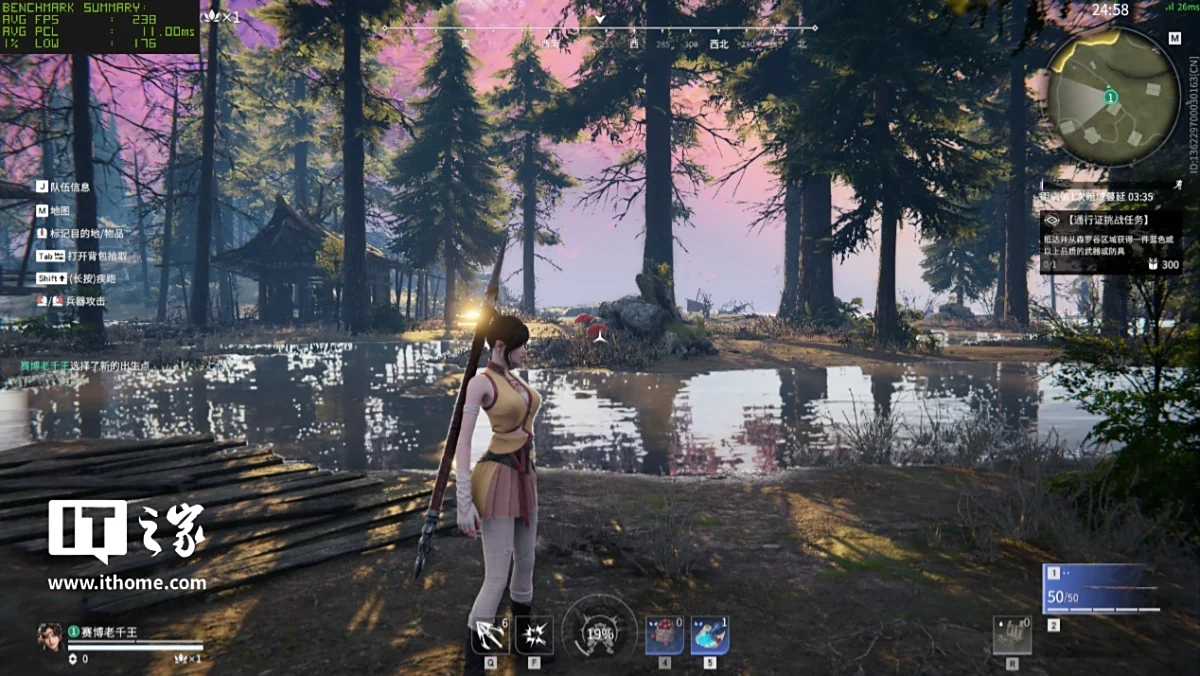This screenshot has height=676, width=1200.
Task: Use the blue potion item in slot 5
Action: point(709,635)
